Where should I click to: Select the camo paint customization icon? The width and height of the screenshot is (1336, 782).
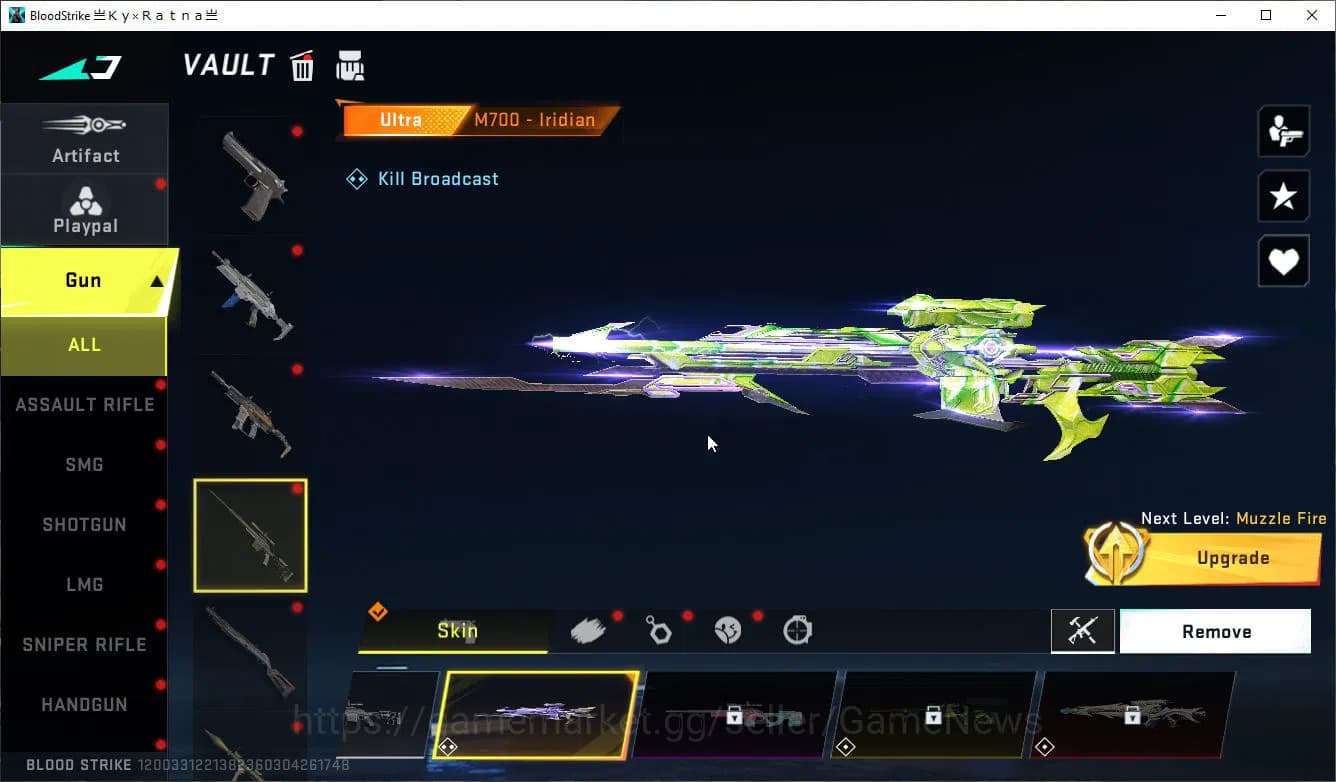[586, 629]
